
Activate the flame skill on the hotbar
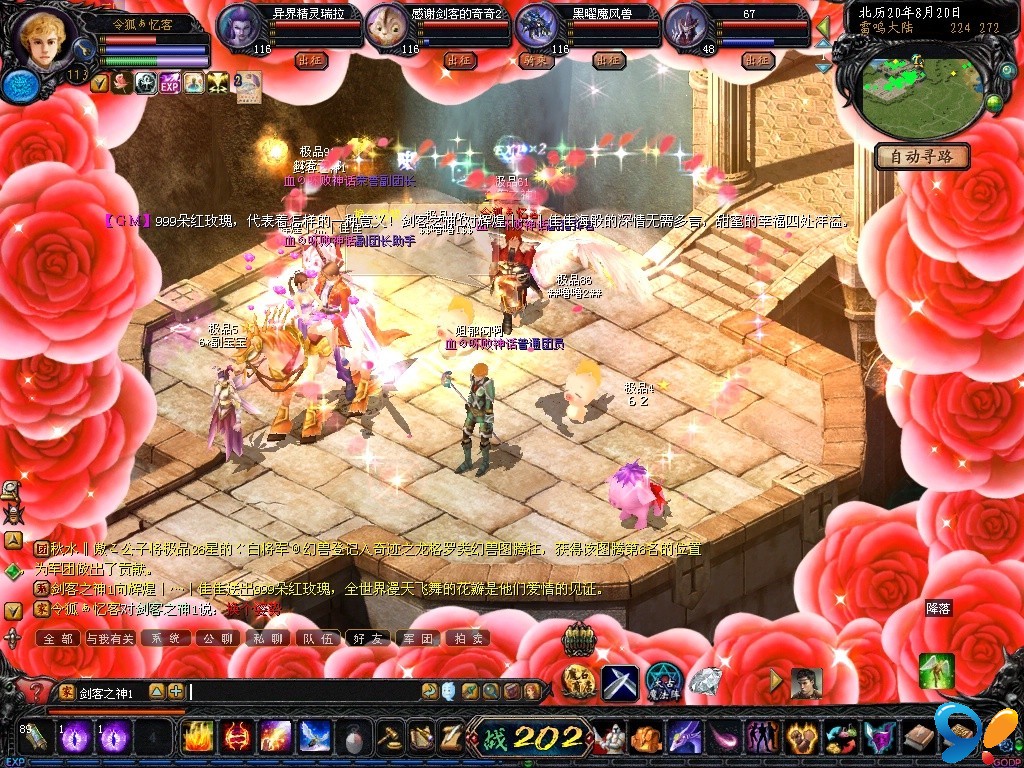[197, 737]
